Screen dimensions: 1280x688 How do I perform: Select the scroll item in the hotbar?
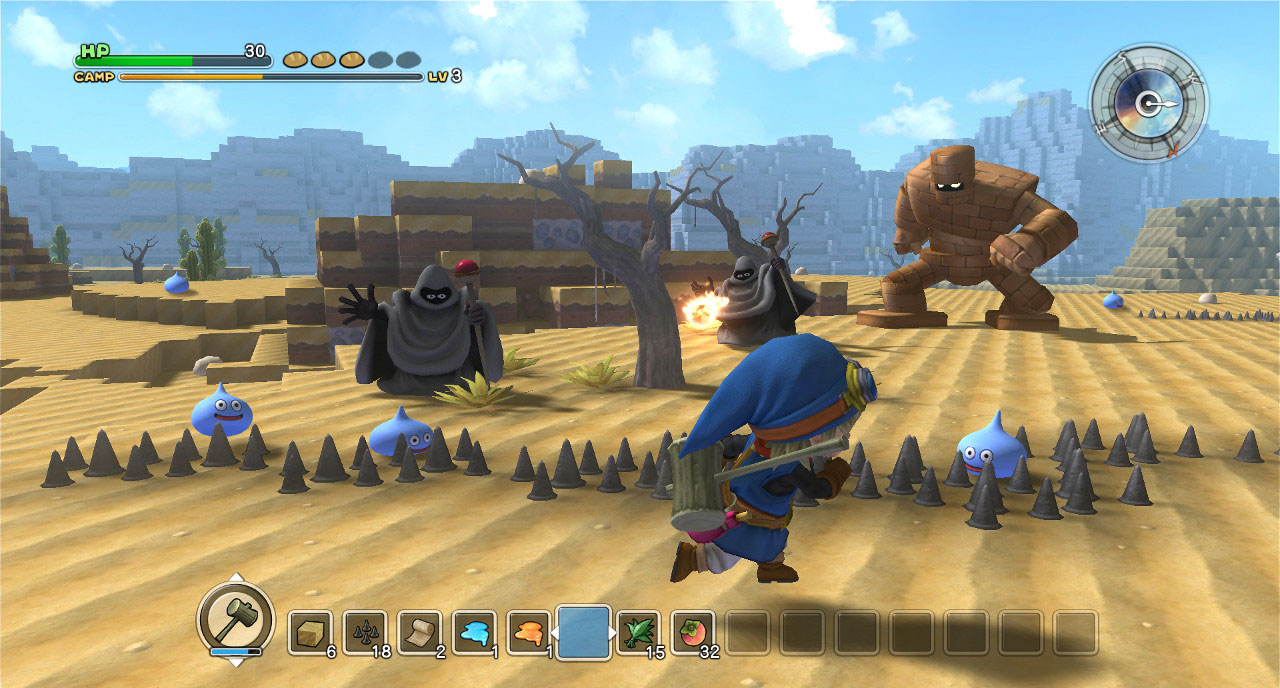(x=419, y=632)
